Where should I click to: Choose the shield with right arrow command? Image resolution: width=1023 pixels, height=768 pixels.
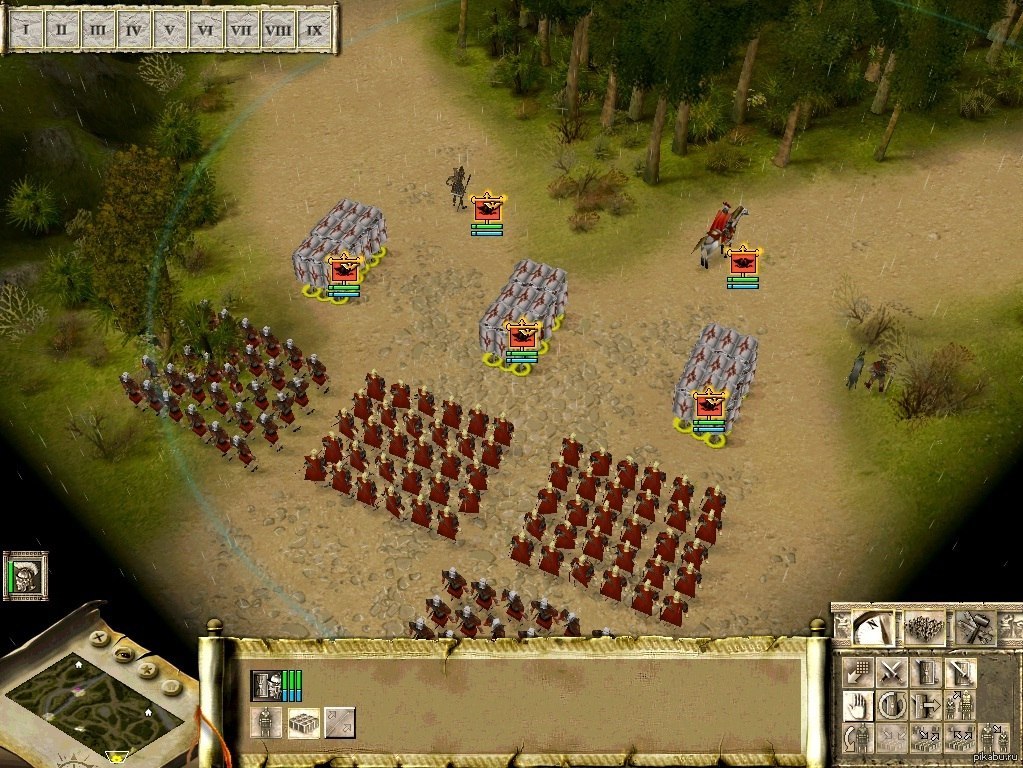coord(926,705)
